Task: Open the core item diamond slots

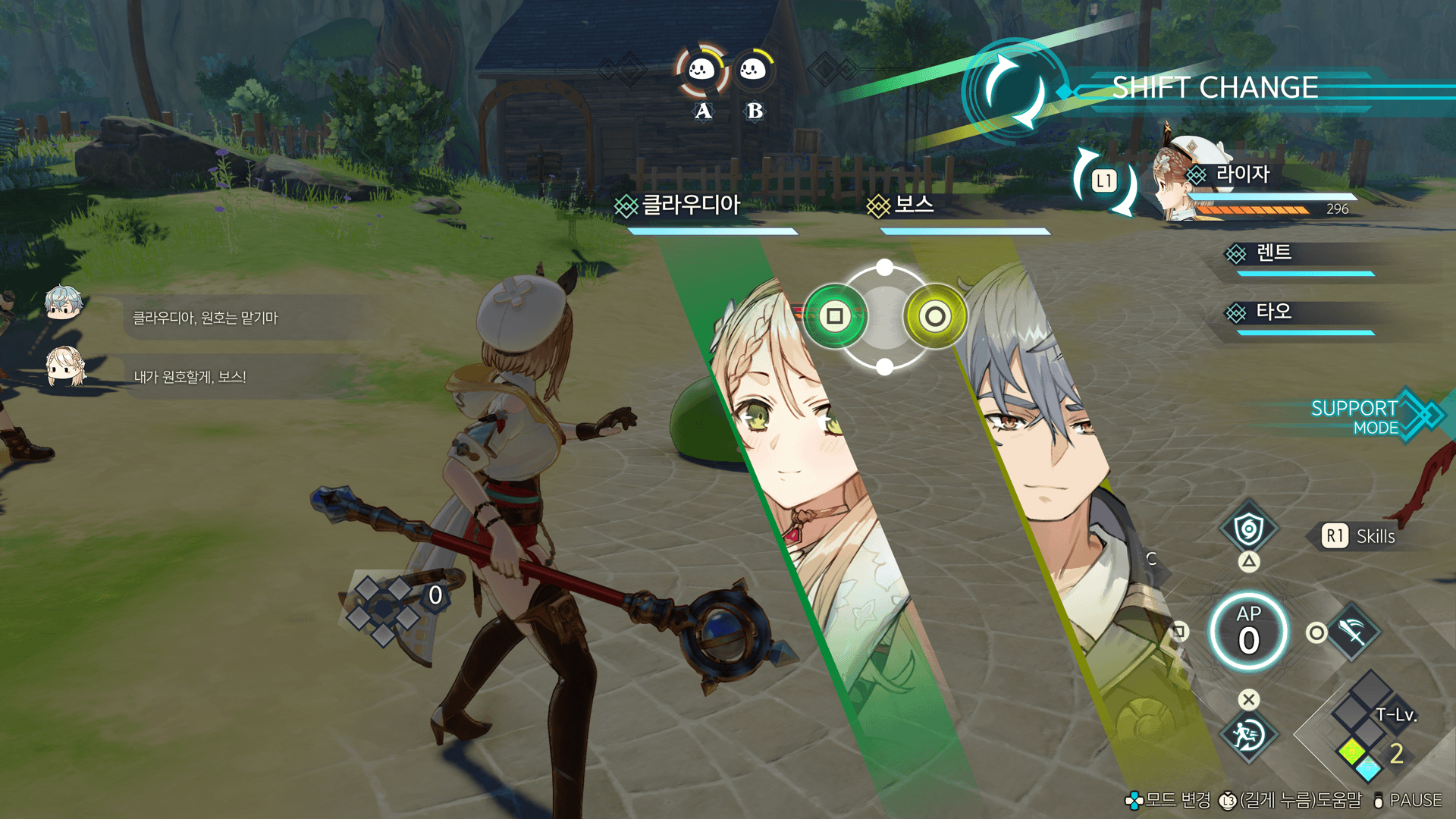Action: (384, 608)
